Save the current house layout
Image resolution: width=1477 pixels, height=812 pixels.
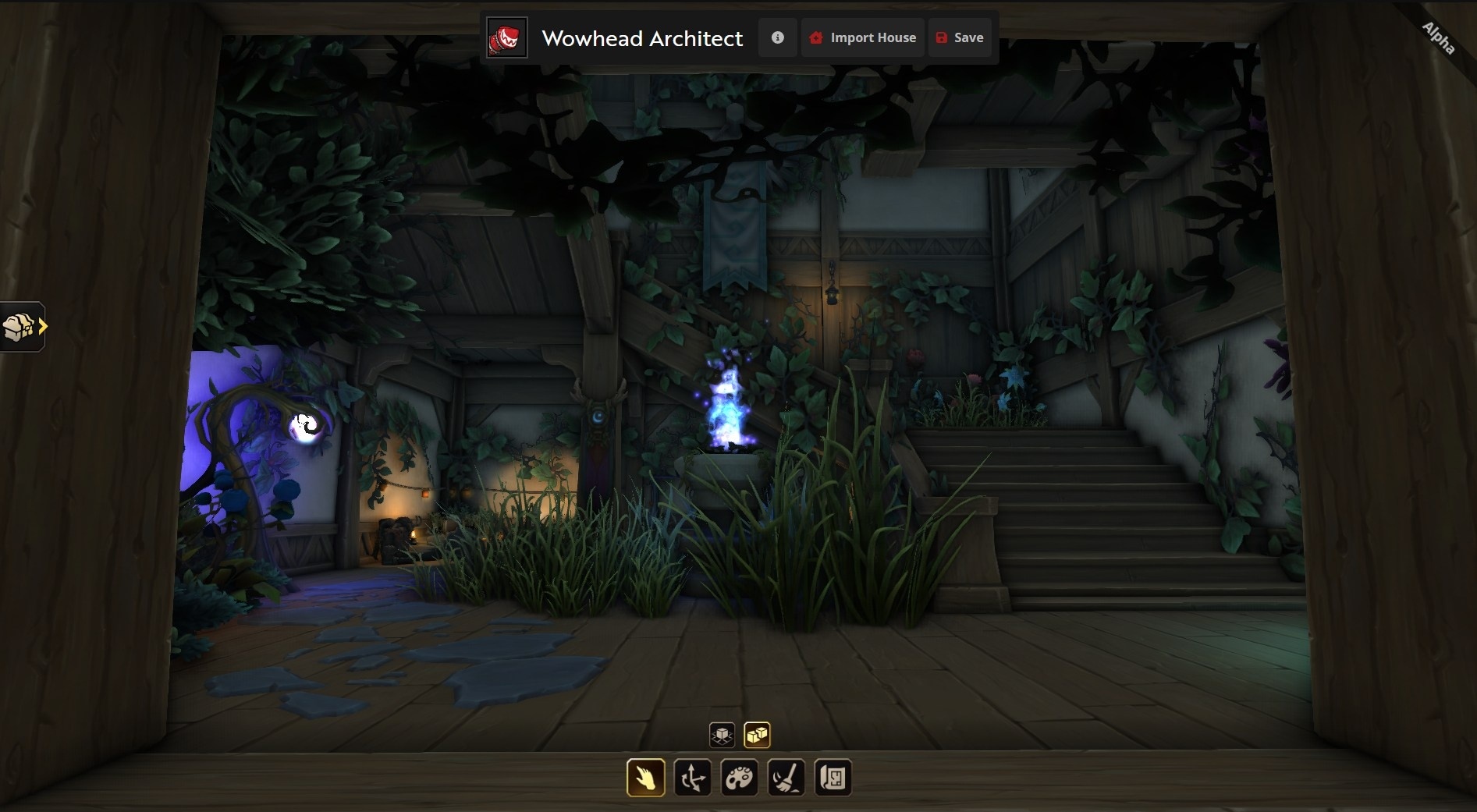click(960, 37)
